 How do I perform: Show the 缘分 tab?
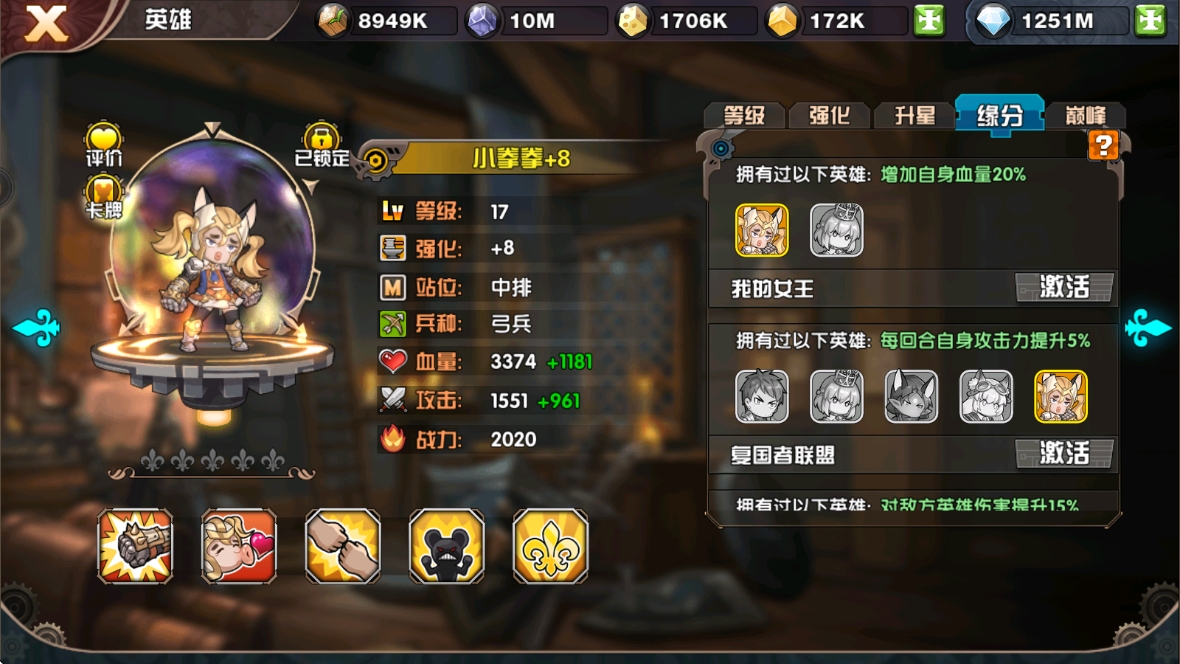(999, 114)
